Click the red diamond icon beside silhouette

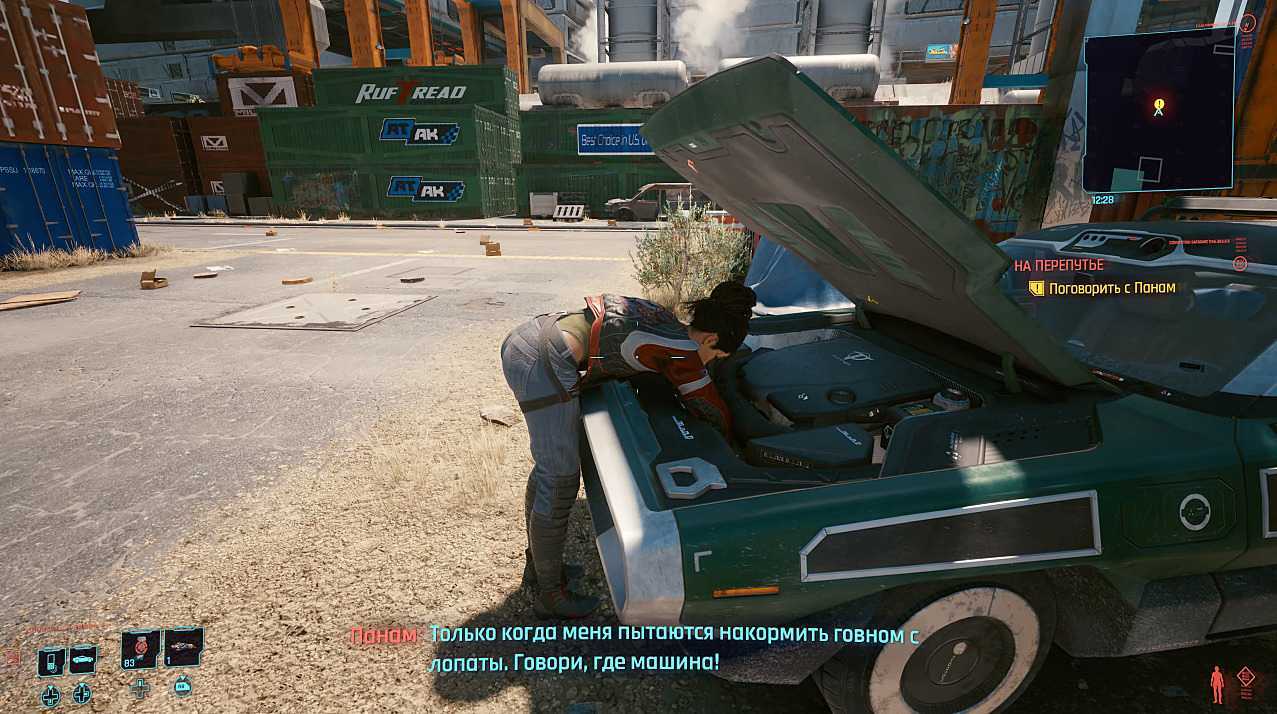coord(1246,676)
